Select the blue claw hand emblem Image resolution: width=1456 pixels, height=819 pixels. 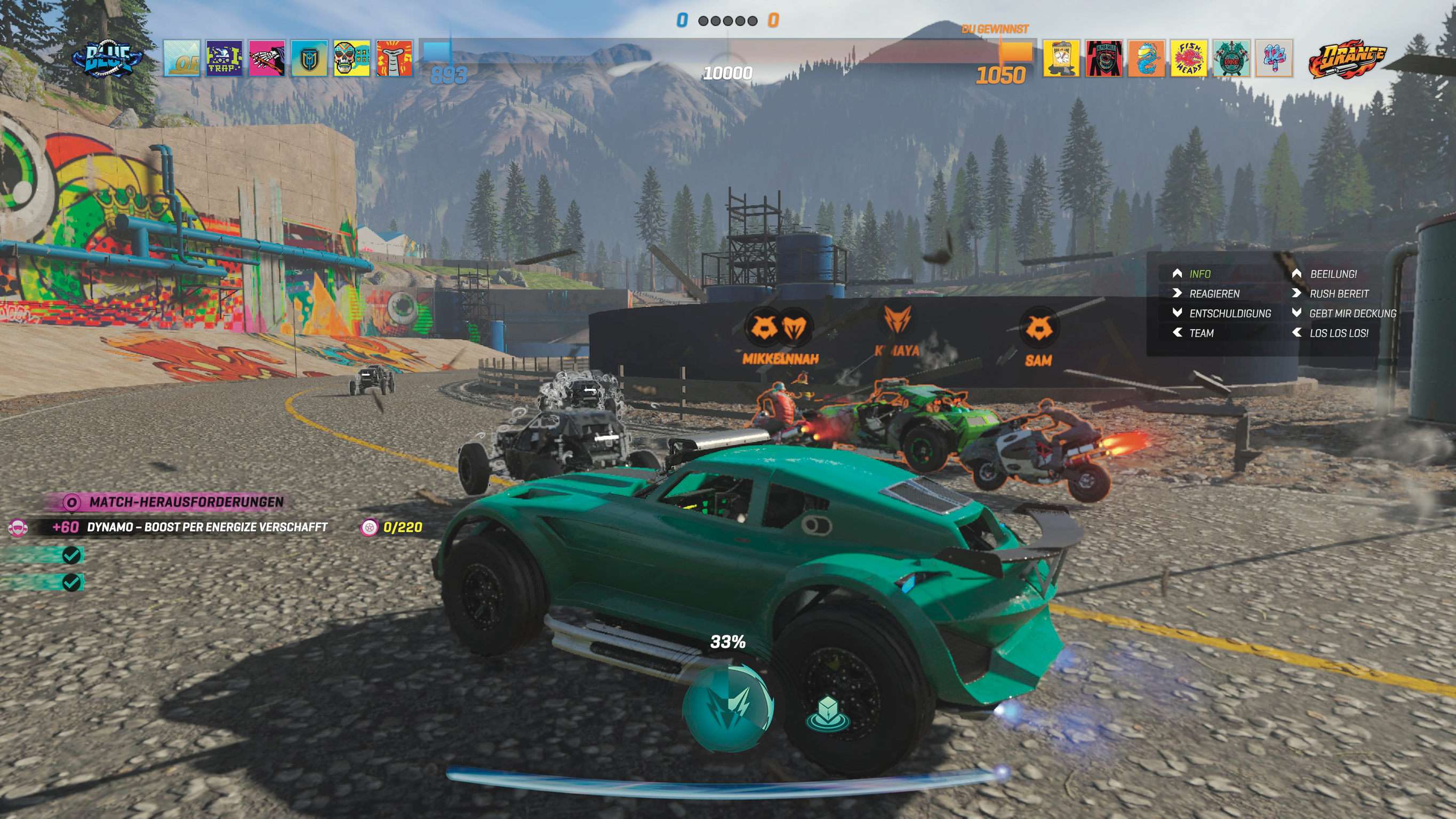[x=1274, y=58]
